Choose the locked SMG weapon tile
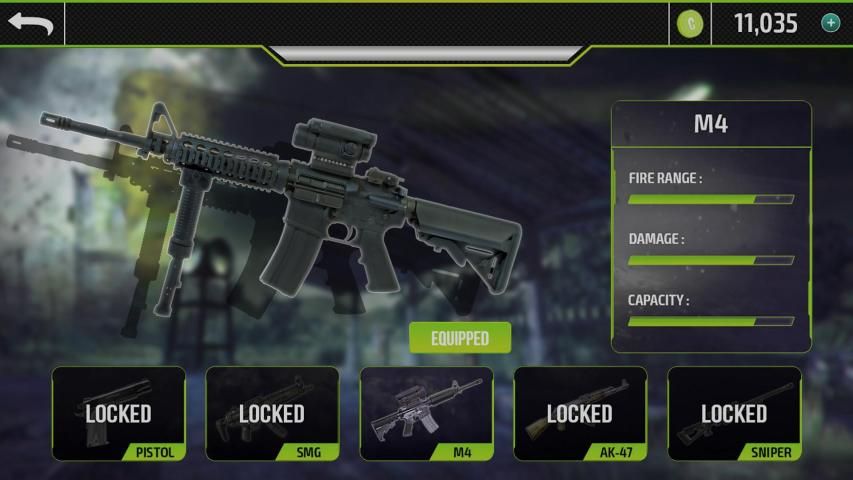This screenshot has width=853, height=480. (272, 413)
